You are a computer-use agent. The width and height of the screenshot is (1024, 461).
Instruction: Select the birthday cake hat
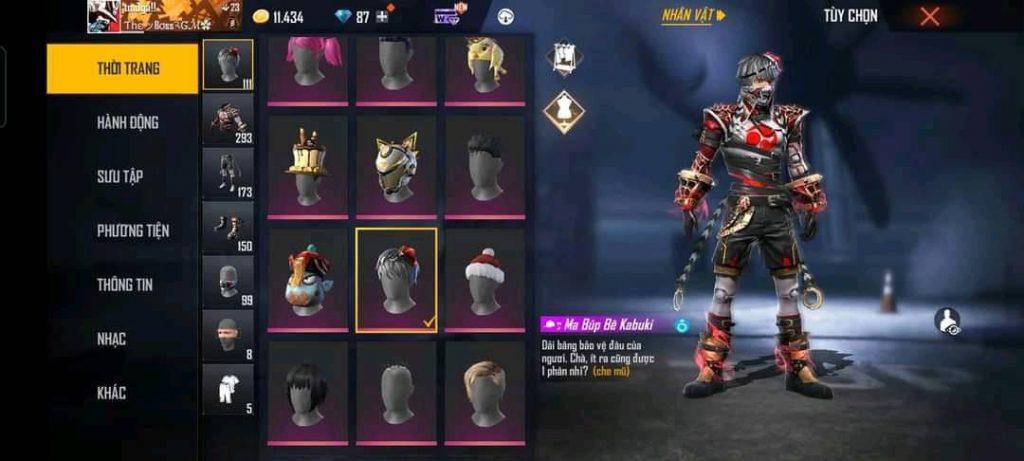(x=307, y=166)
